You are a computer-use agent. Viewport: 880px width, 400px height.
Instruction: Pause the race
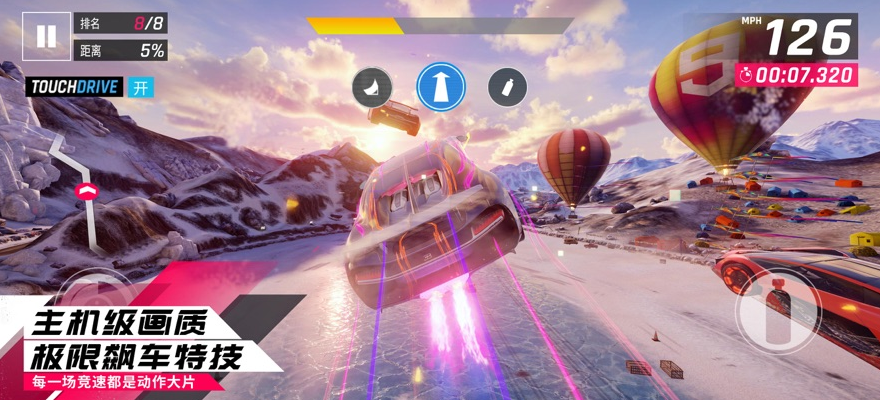[46, 37]
